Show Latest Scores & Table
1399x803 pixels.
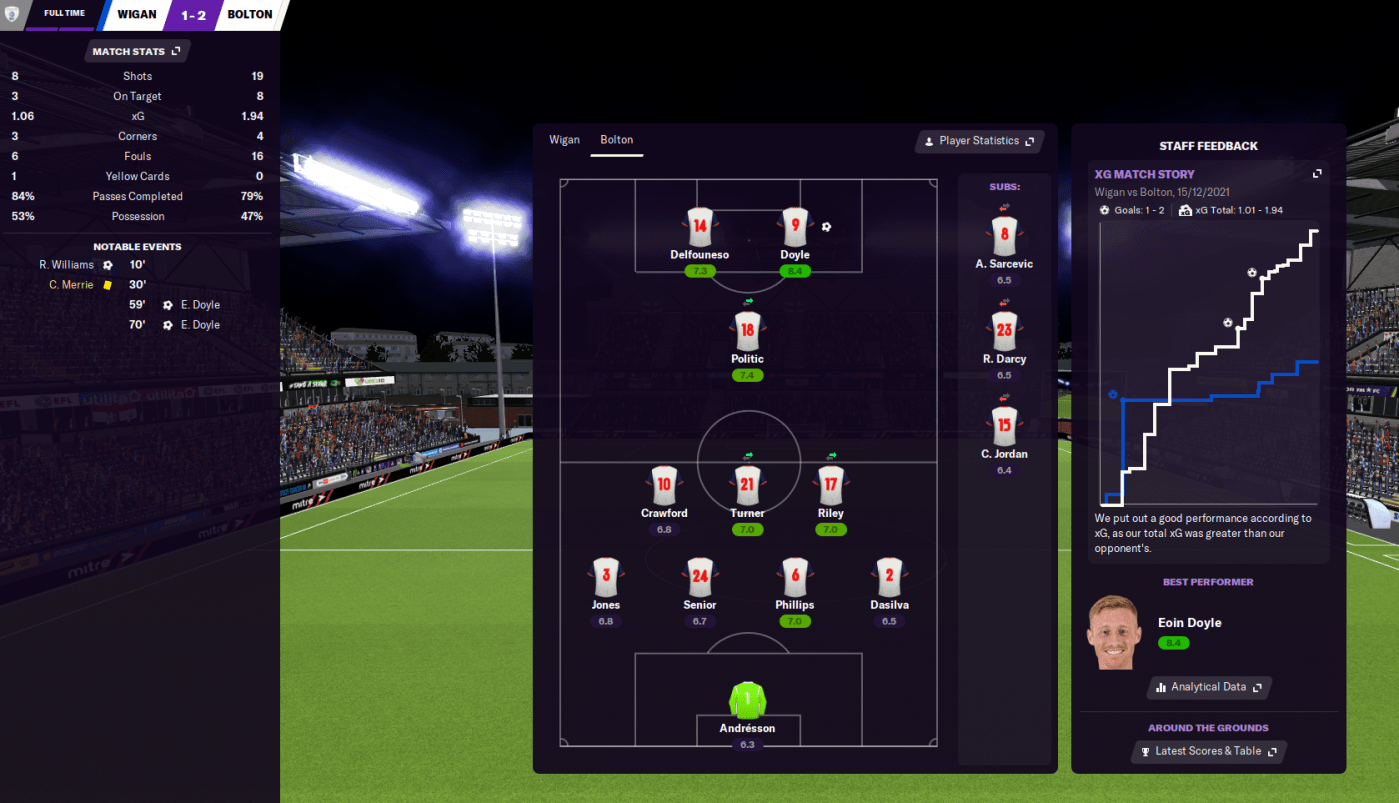[x=1208, y=751]
